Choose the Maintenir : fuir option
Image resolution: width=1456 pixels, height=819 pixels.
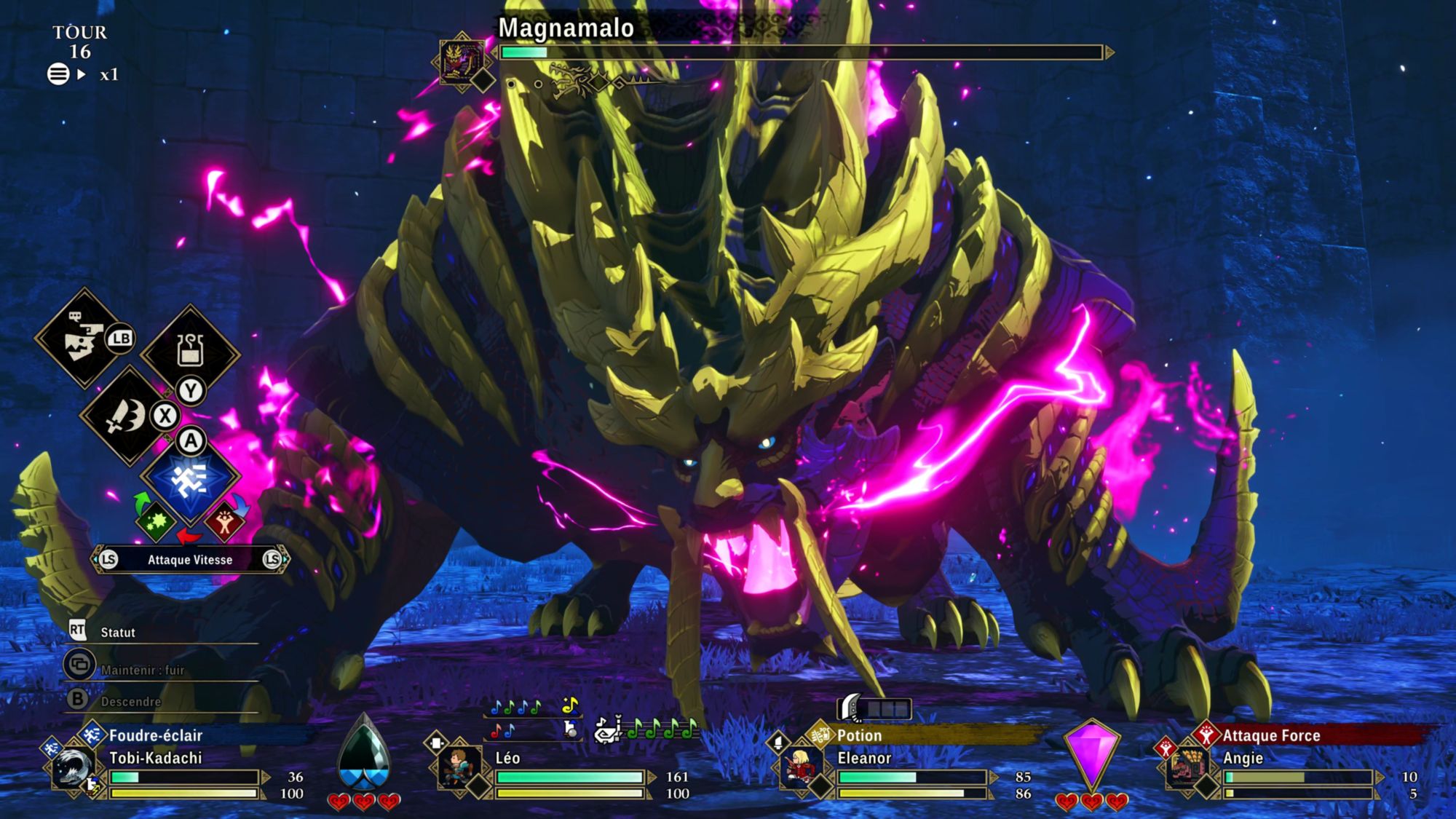(x=142, y=670)
